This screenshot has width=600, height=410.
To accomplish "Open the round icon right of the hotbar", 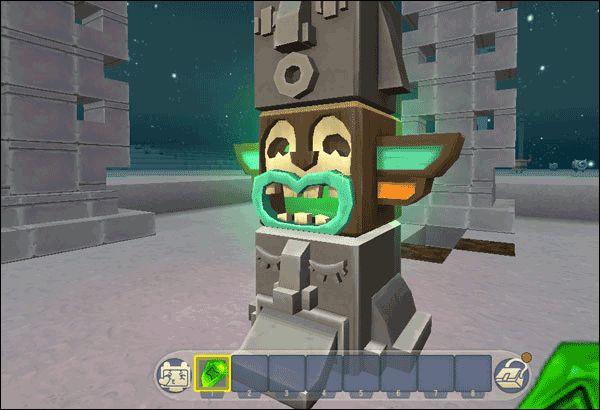I will pyautogui.click(x=511, y=376).
